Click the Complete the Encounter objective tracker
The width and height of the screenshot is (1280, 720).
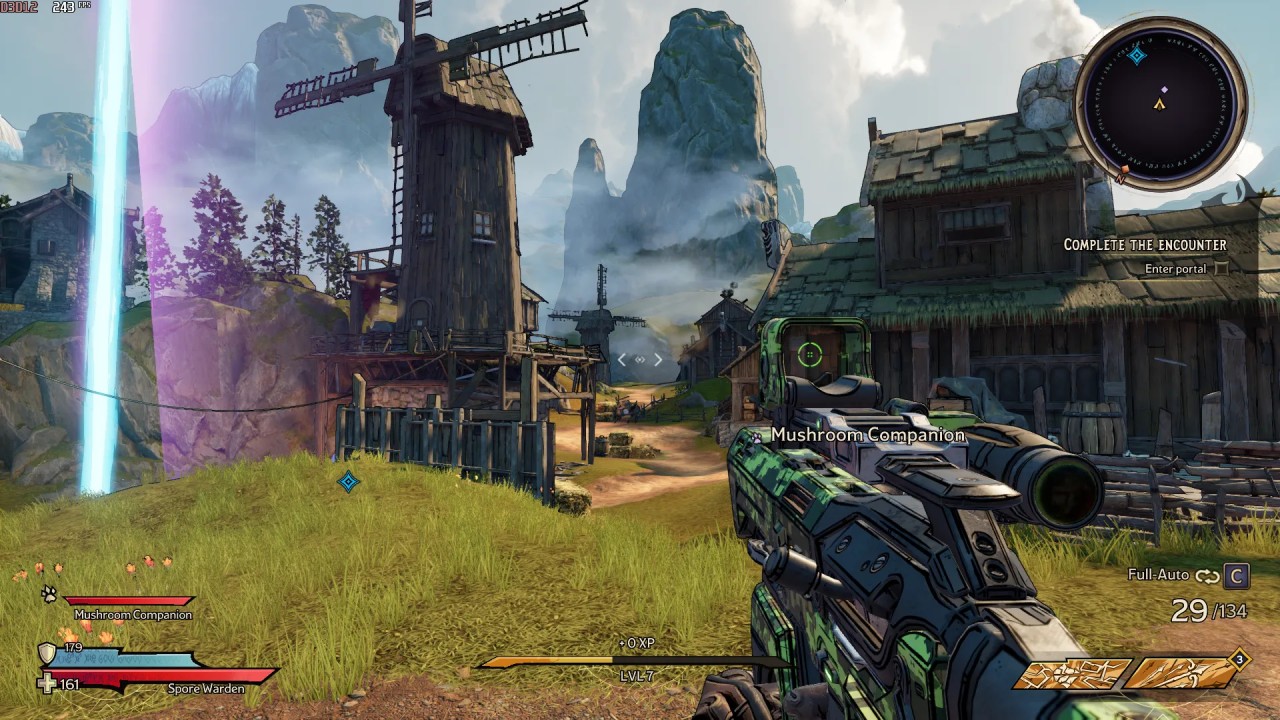1144,244
